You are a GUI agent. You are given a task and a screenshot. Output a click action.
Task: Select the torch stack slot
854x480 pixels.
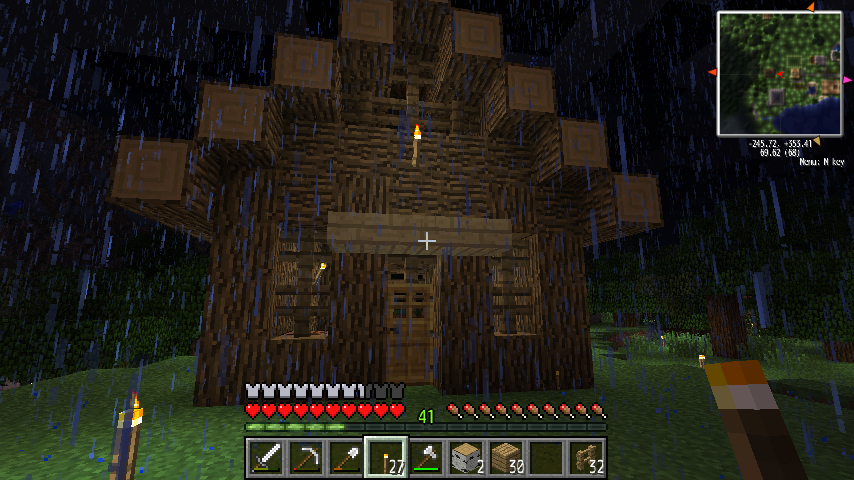[385, 458]
